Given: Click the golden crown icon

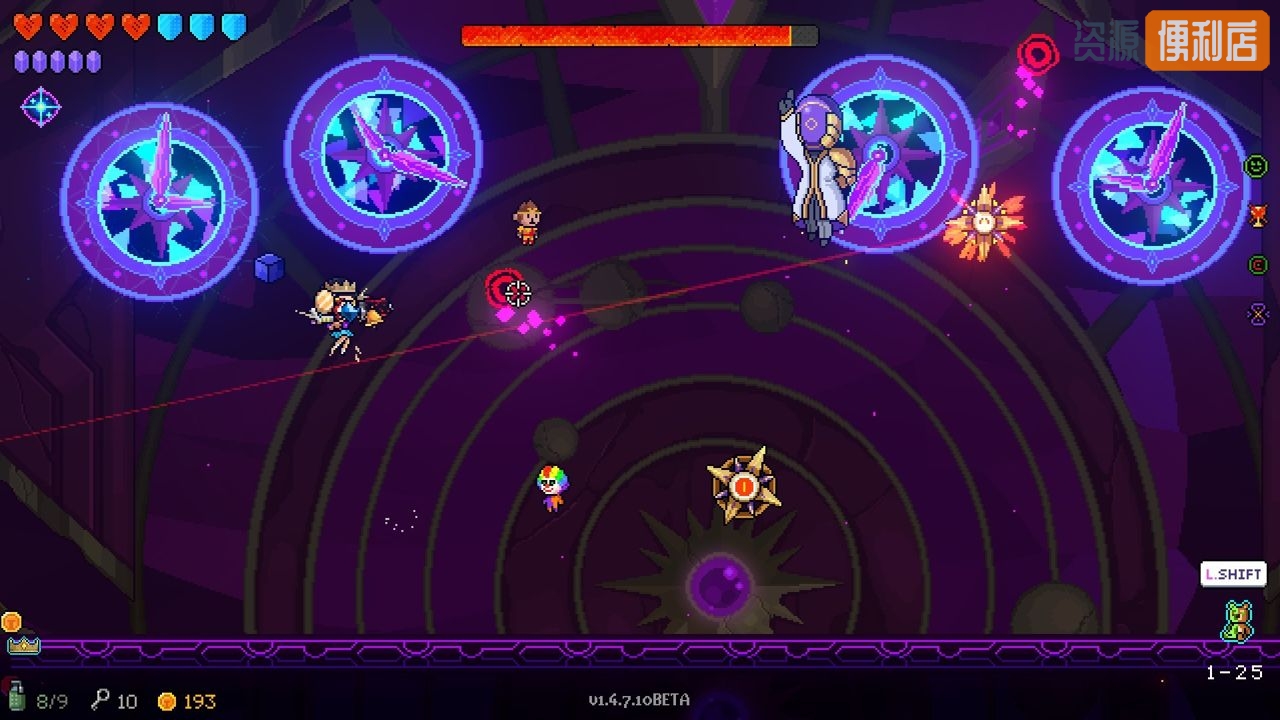Looking at the screenshot, I should [x=23, y=645].
